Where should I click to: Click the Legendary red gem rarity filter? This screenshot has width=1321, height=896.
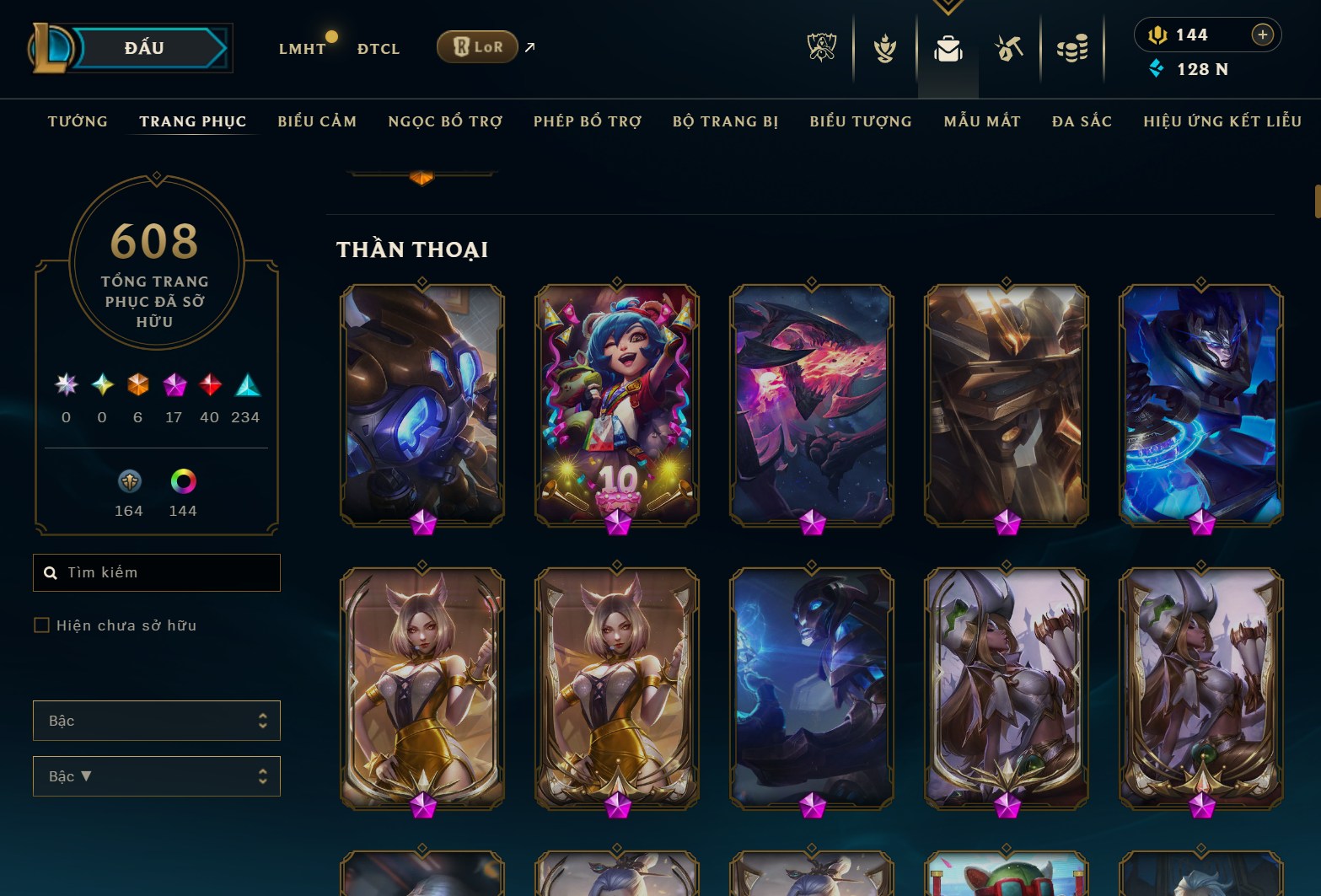click(x=209, y=386)
